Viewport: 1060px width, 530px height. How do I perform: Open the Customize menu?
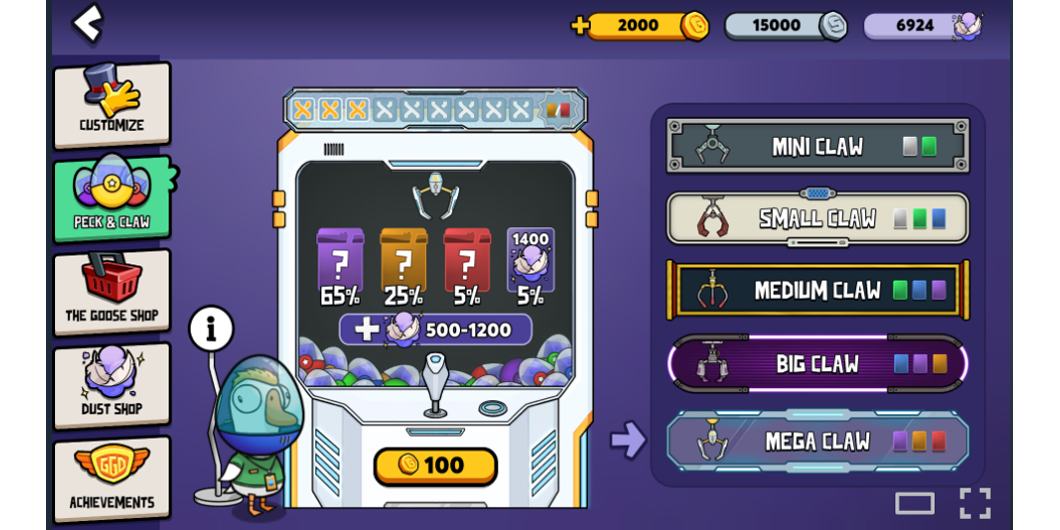(111, 104)
